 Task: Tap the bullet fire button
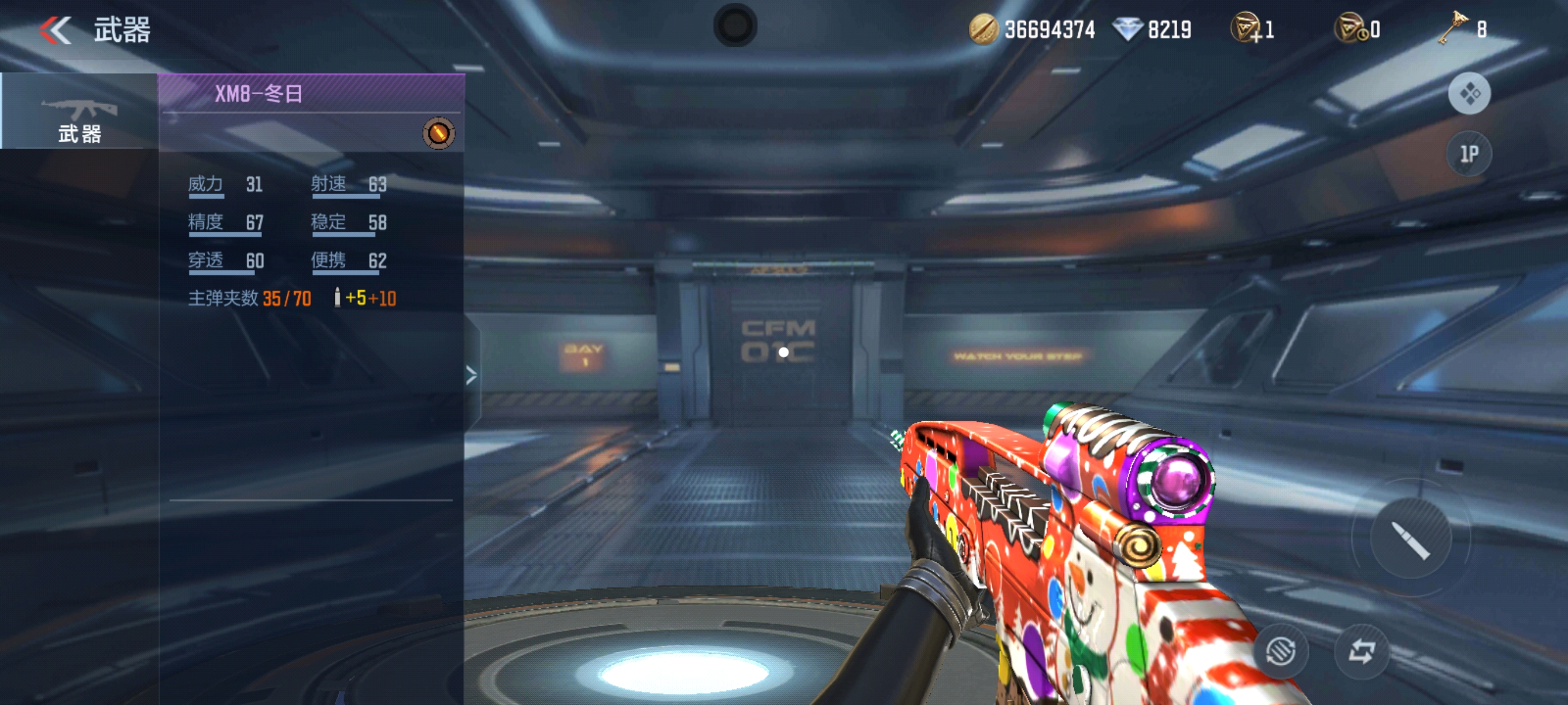1410,538
